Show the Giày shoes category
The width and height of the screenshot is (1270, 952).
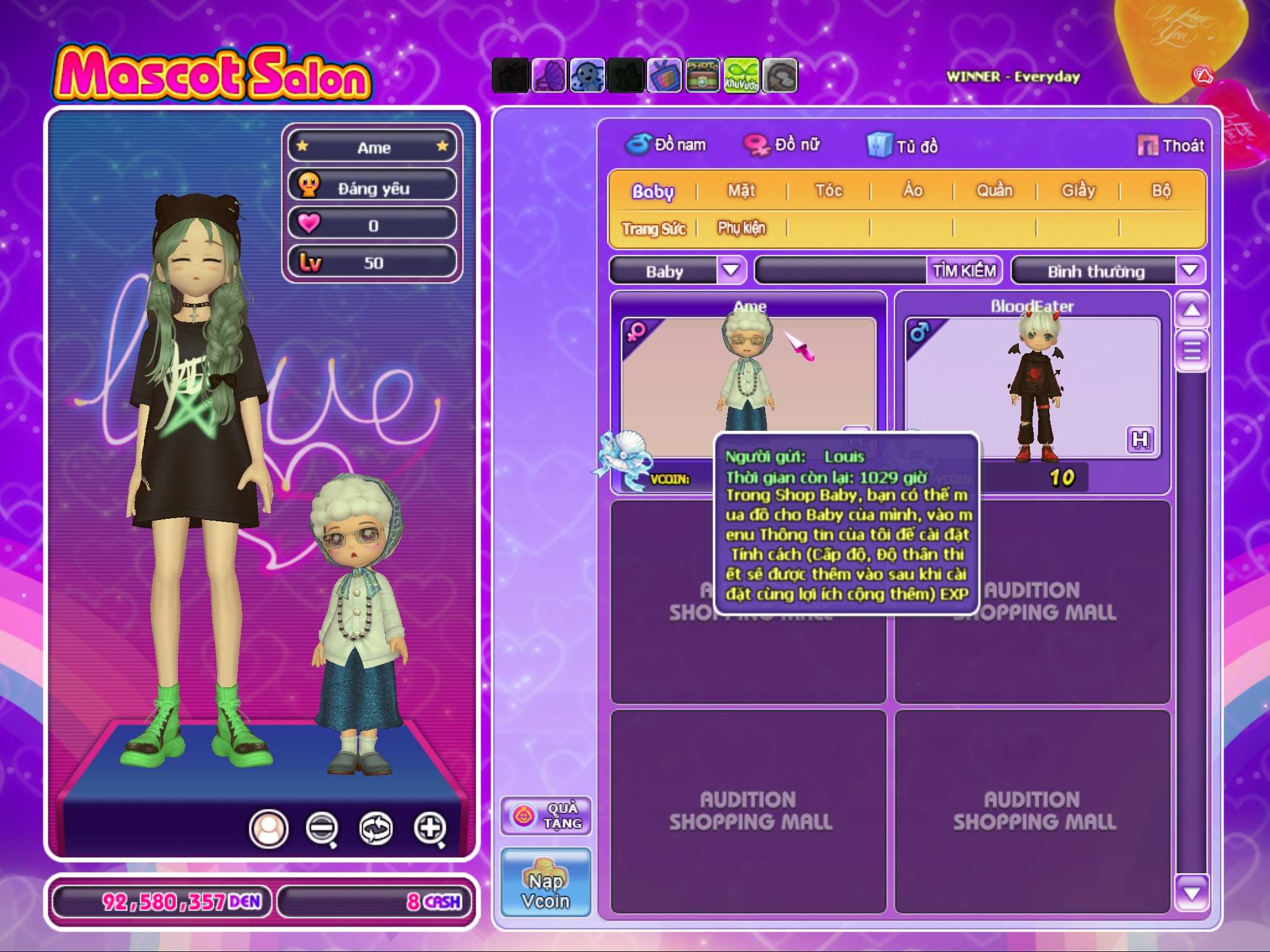click(1078, 191)
